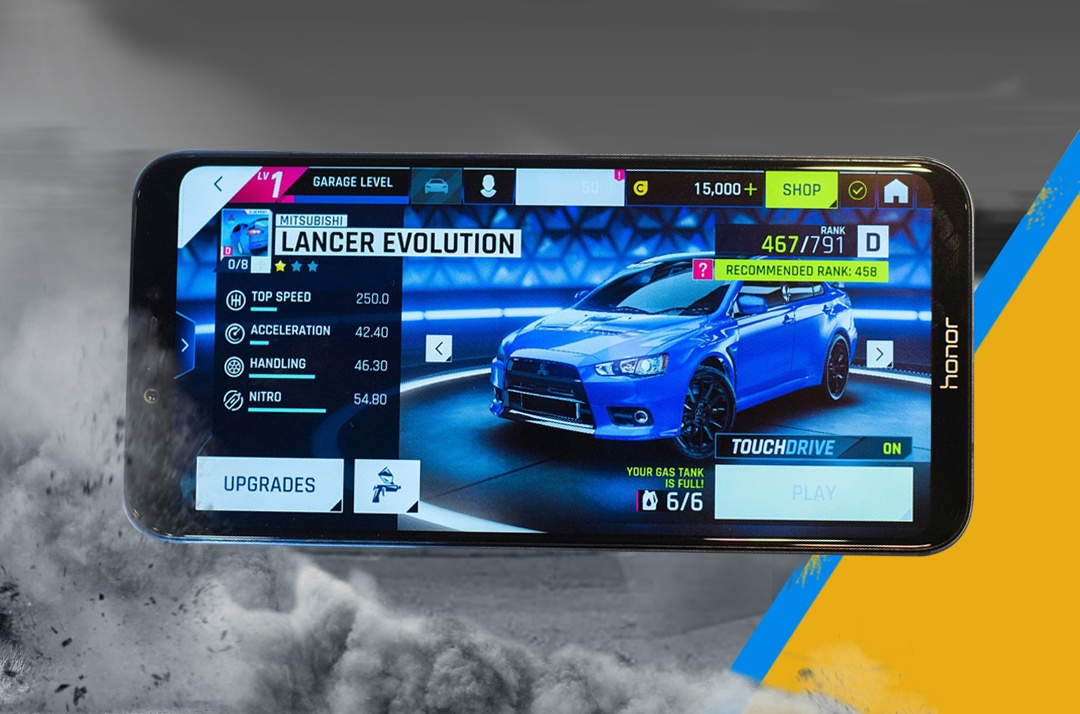This screenshot has height=714, width=1080.
Task: Start the race with Play
Action: [x=813, y=493]
